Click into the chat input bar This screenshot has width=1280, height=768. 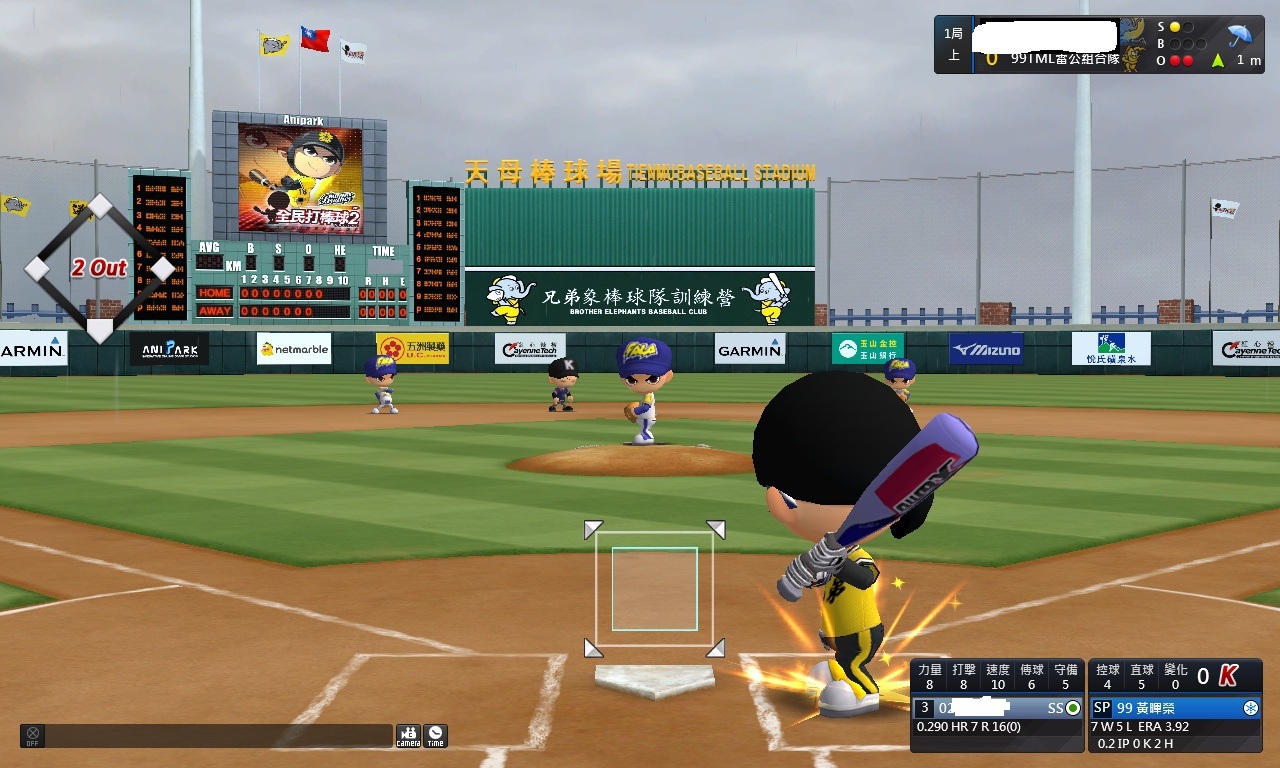click(218, 736)
